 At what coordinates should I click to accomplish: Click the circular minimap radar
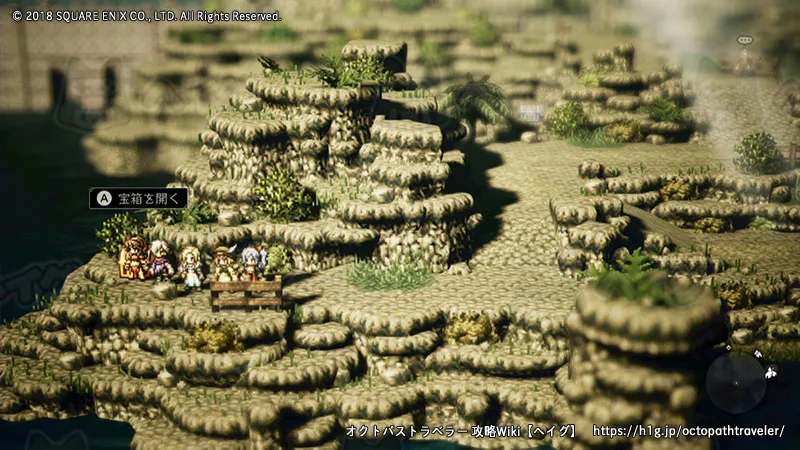coord(736,383)
